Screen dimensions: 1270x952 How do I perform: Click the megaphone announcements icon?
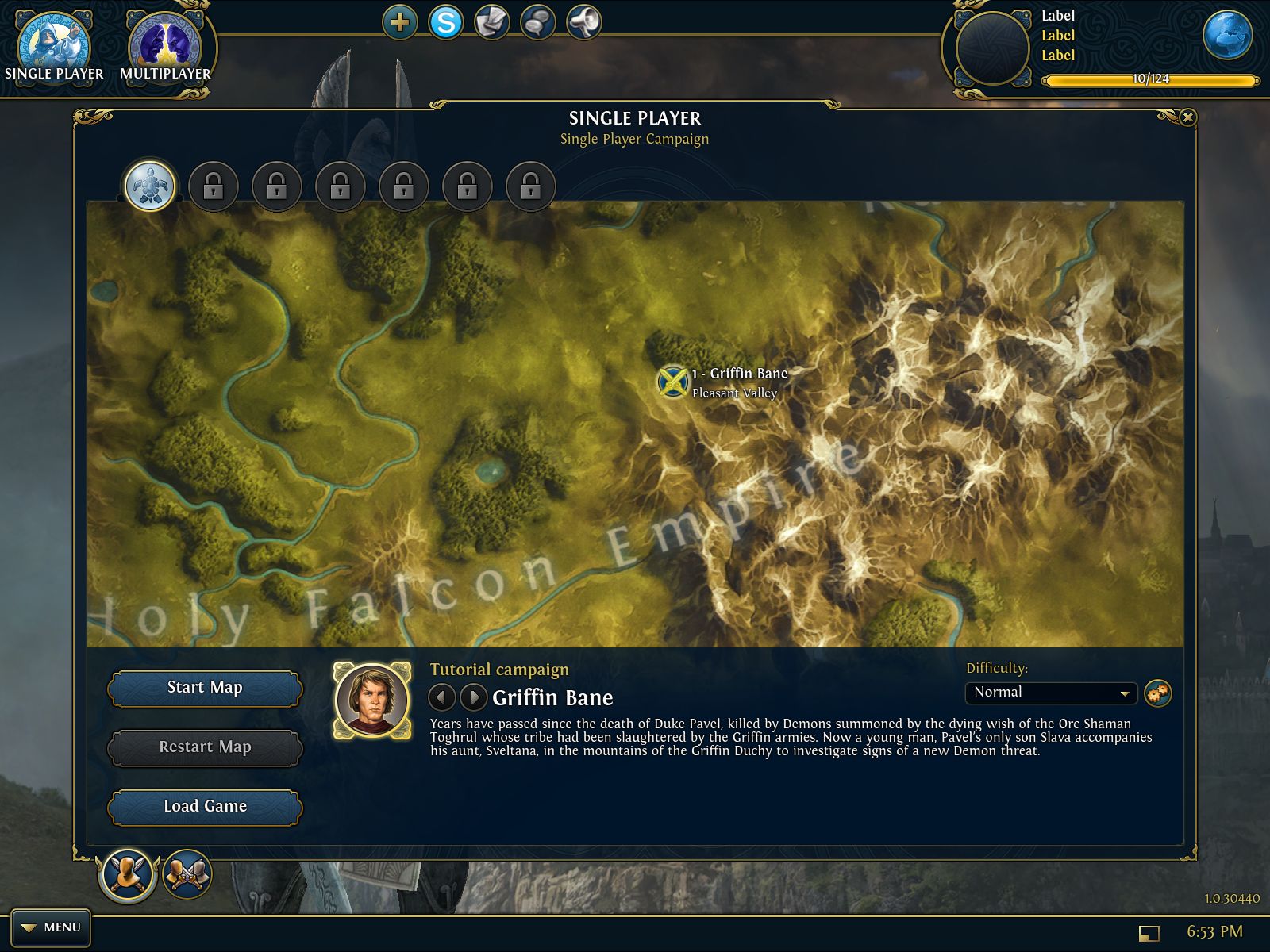[583, 22]
